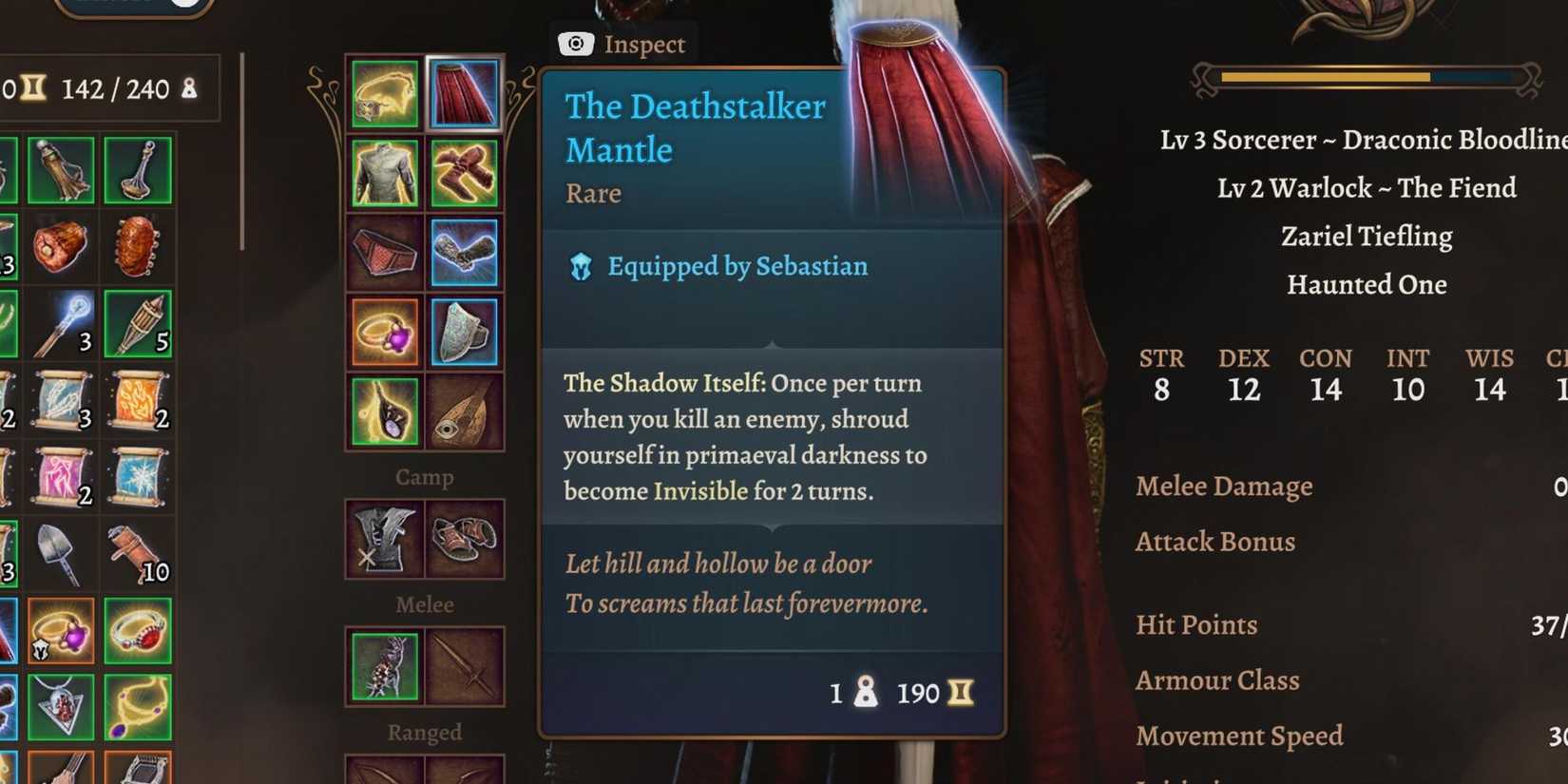Select the equipped leather boots slot
The image size is (1568, 784).
click(x=465, y=173)
